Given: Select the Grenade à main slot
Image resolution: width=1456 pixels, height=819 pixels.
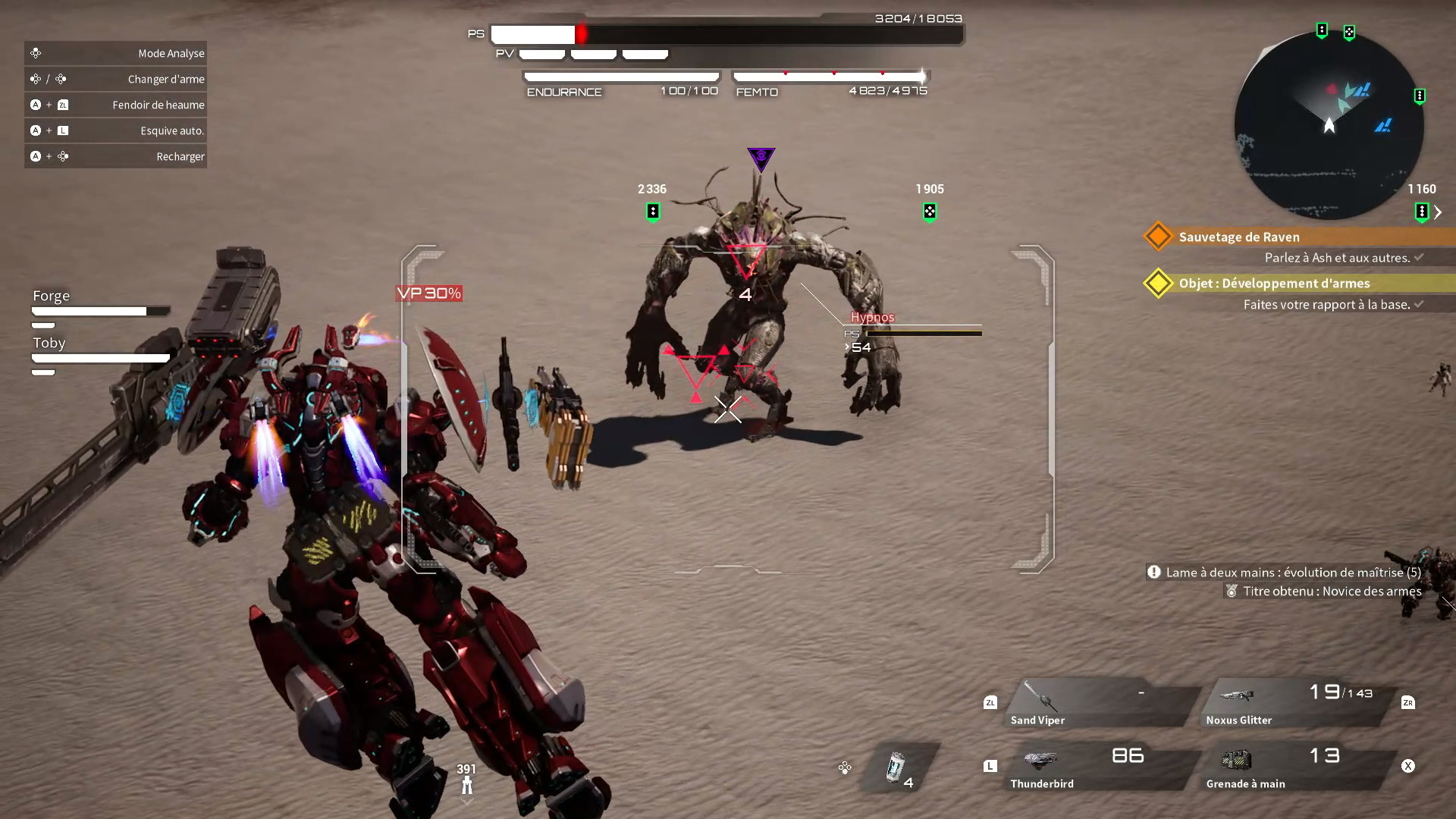Looking at the screenshot, I should click(1298, 767).
